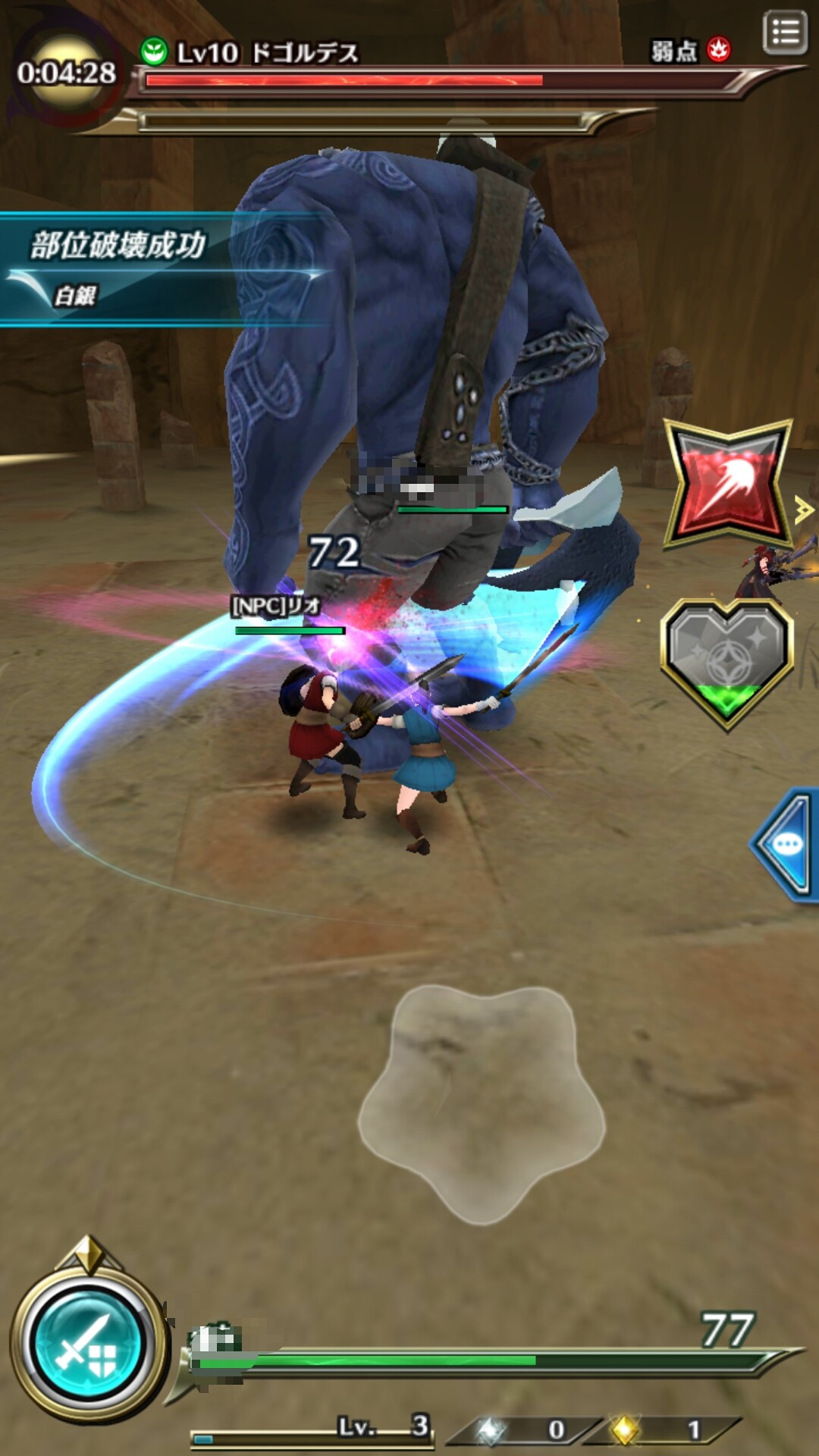Open the list menu button
The image size is (819, 1456).
784,33
